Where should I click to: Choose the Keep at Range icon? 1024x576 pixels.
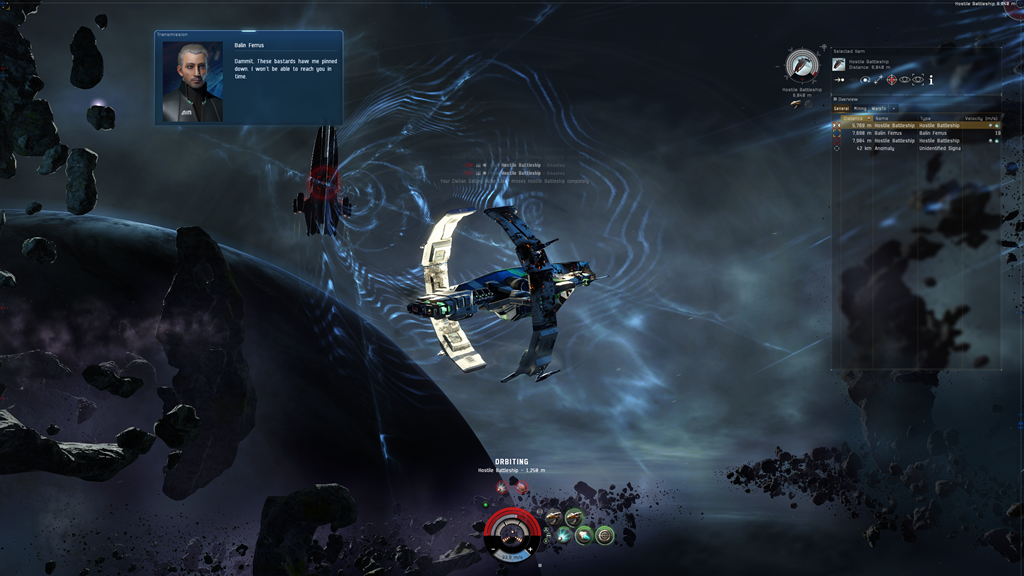(878, 80)
